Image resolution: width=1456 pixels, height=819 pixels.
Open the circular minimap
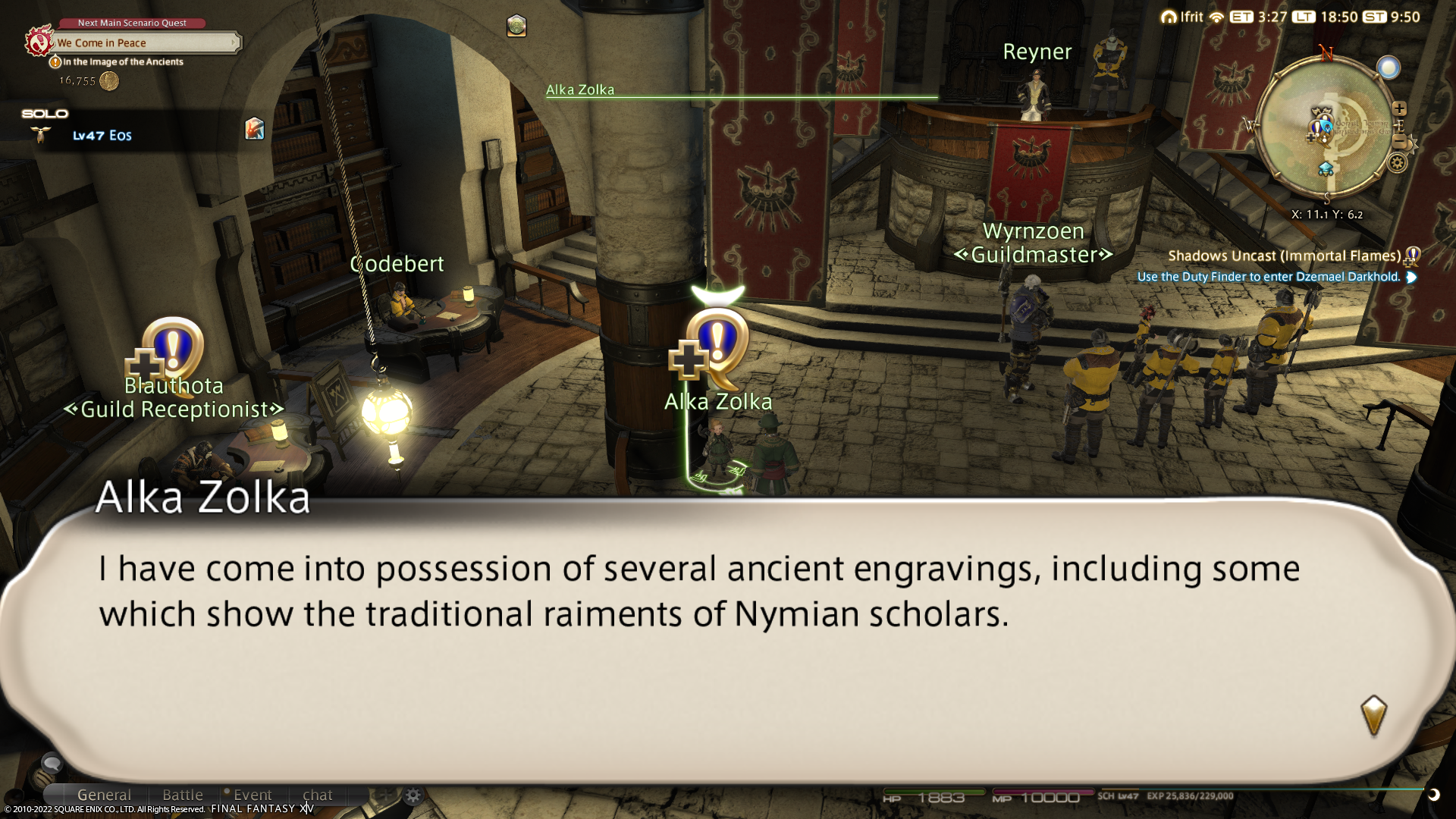[x=1325, y=129]
